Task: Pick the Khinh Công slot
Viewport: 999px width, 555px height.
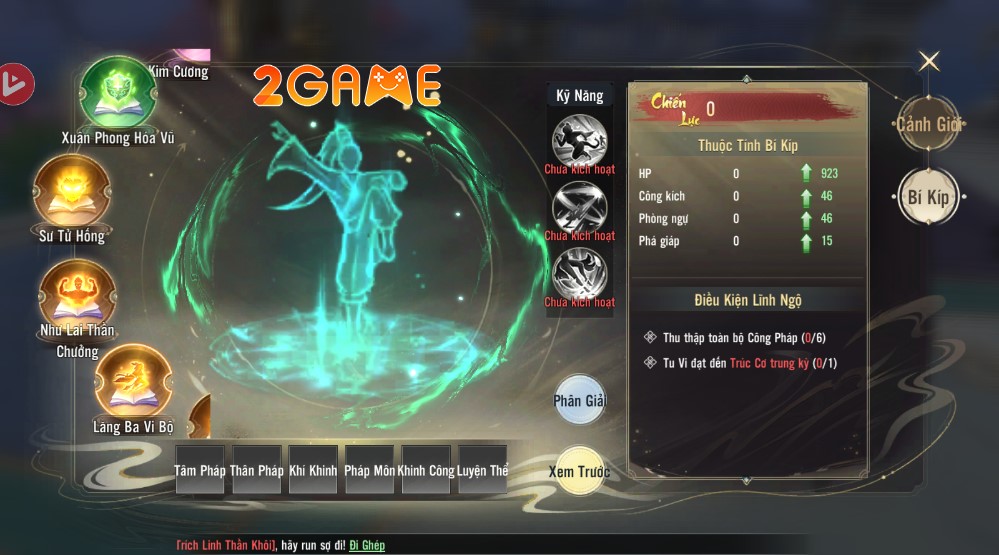Action: [426, 470]
